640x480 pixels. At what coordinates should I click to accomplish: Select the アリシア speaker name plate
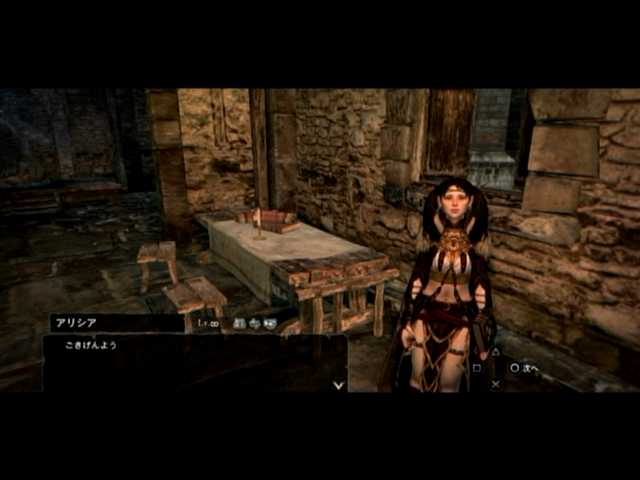116,323
